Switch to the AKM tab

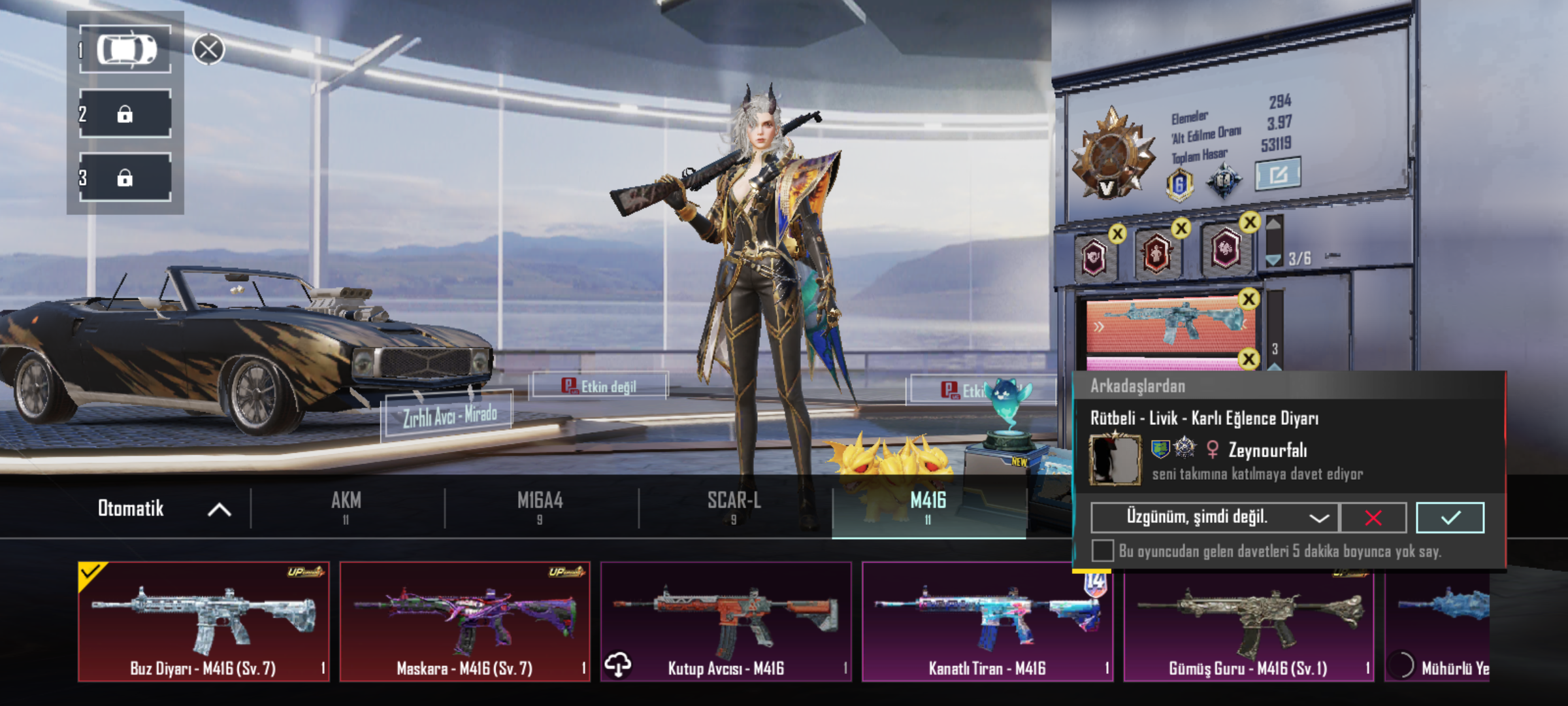[346, 507]
